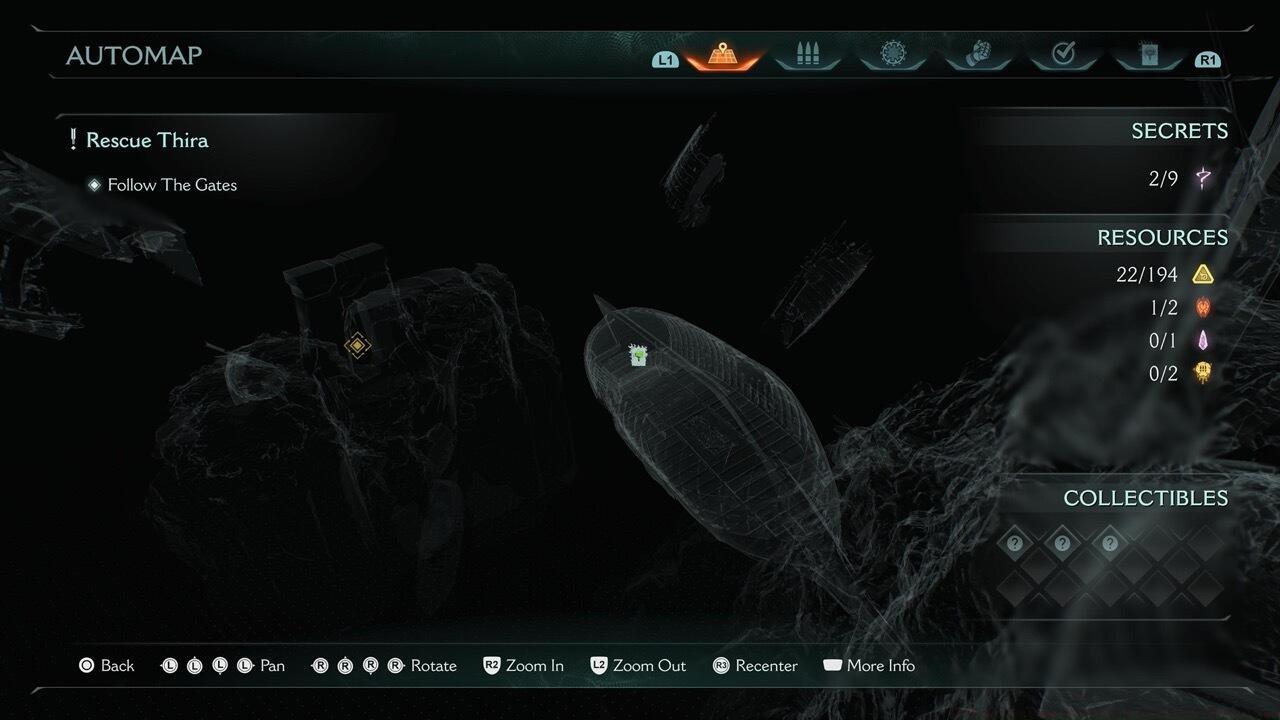This screenshot has height=720, width=1280.
Task: Select the Rescue Thira mission objective
Action: pos(147,140)
